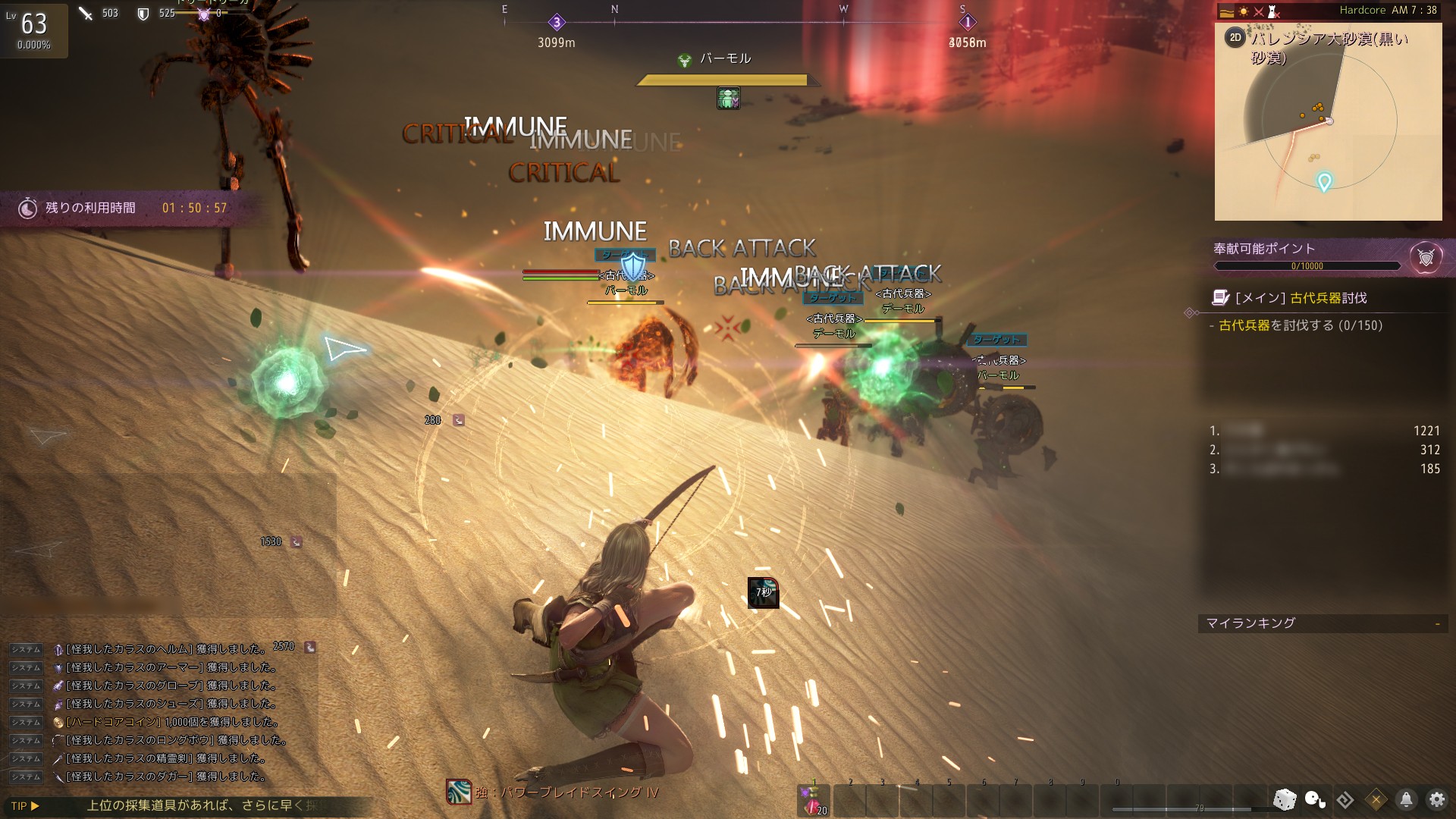
Task: Click the TIP arrow at bottom left
Action: tap(35, 805)
